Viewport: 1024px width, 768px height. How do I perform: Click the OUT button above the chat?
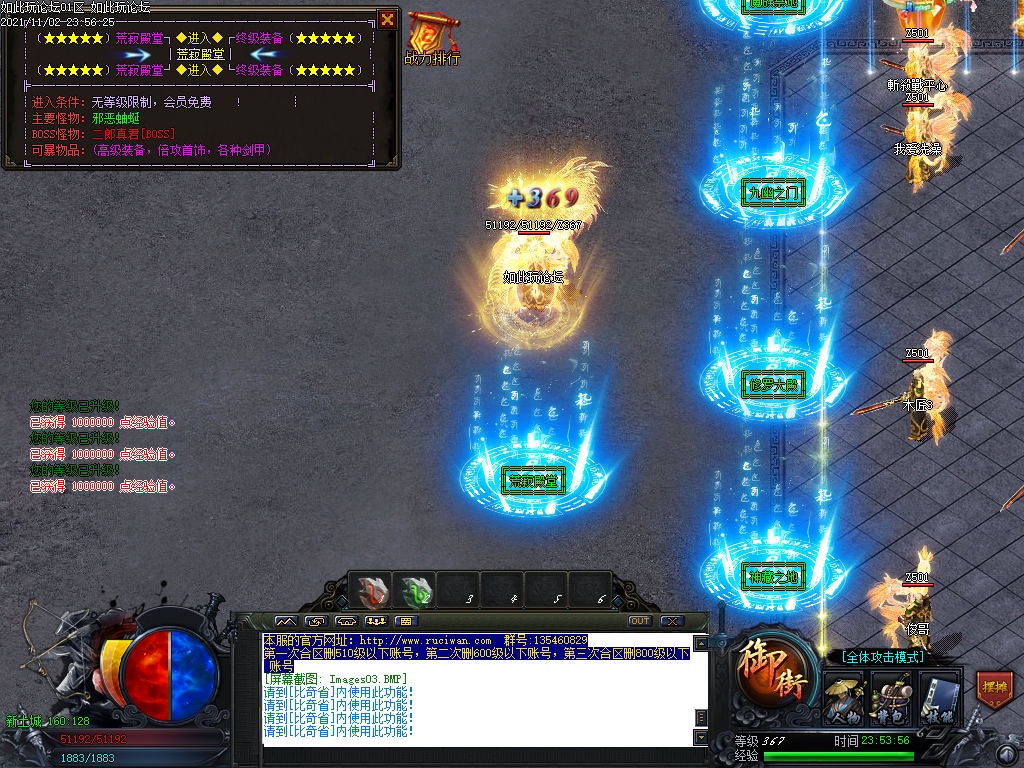pos(640,621)
